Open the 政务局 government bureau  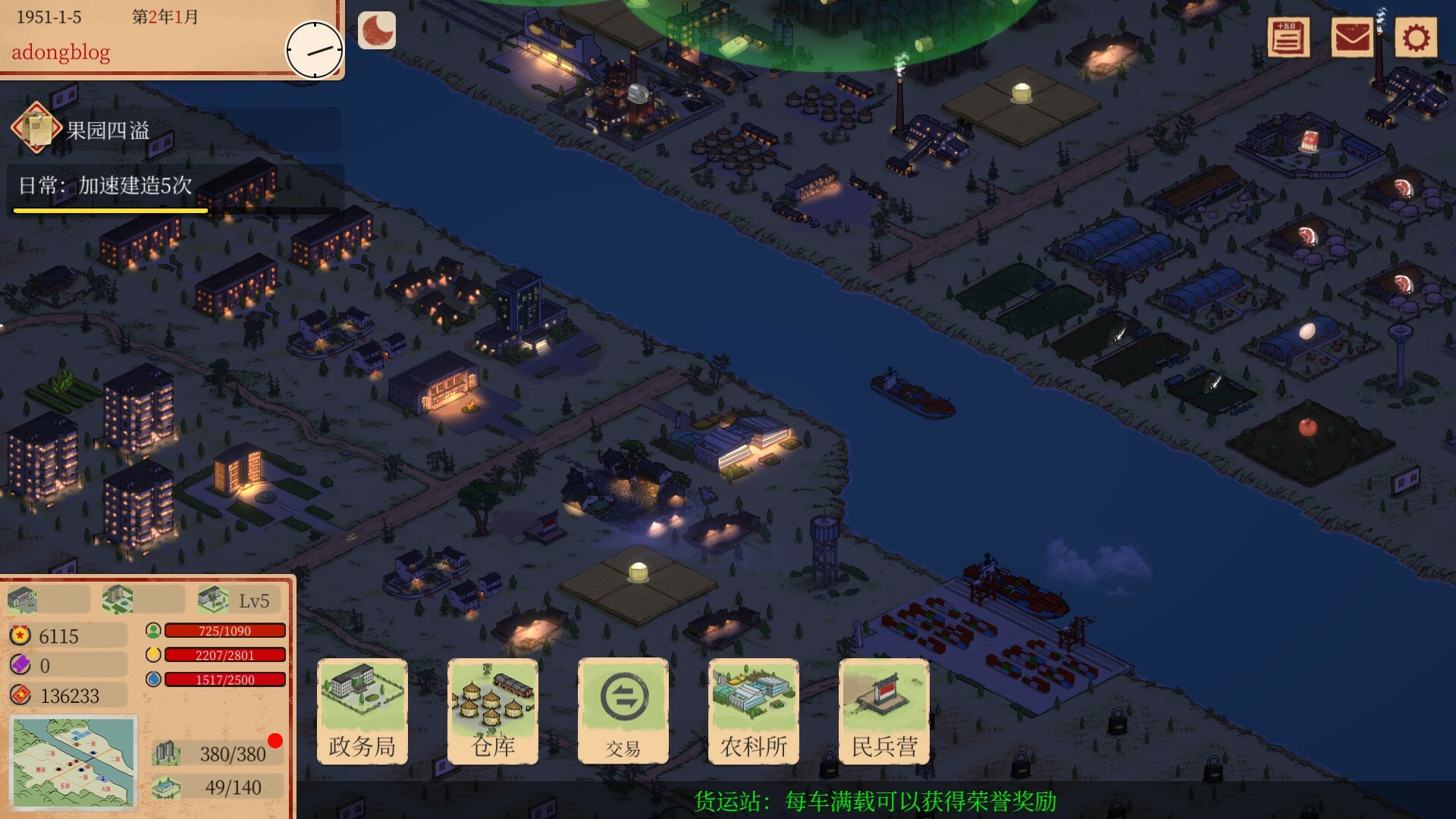[x=362, y=711]
